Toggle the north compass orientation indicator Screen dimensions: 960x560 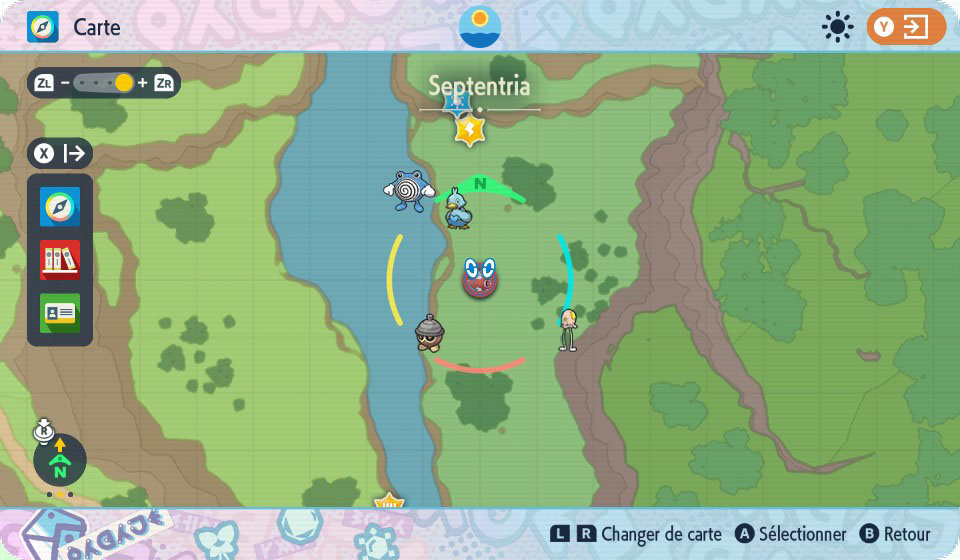[60, 461]
